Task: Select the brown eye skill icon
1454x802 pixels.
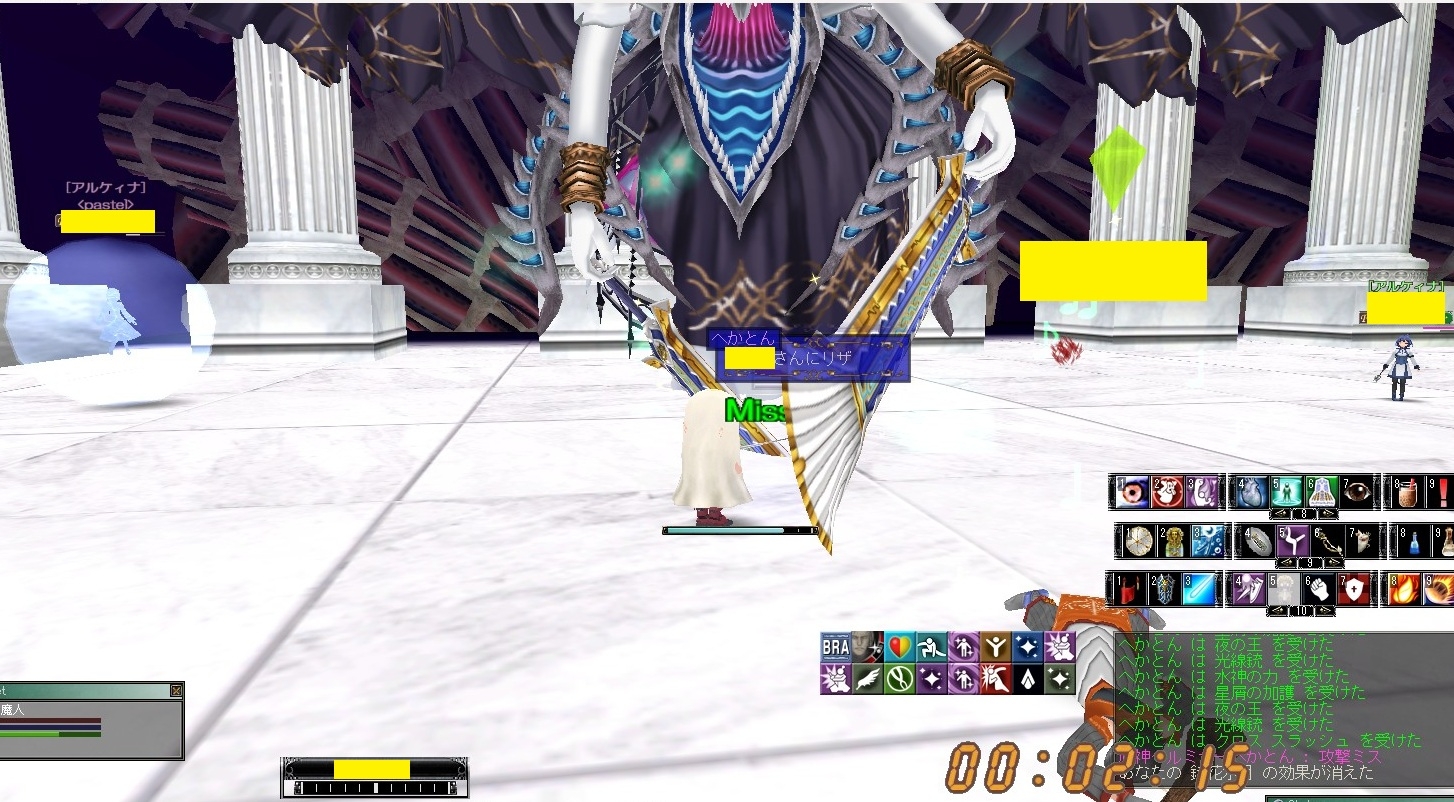Action: (x=1357, y=492)
